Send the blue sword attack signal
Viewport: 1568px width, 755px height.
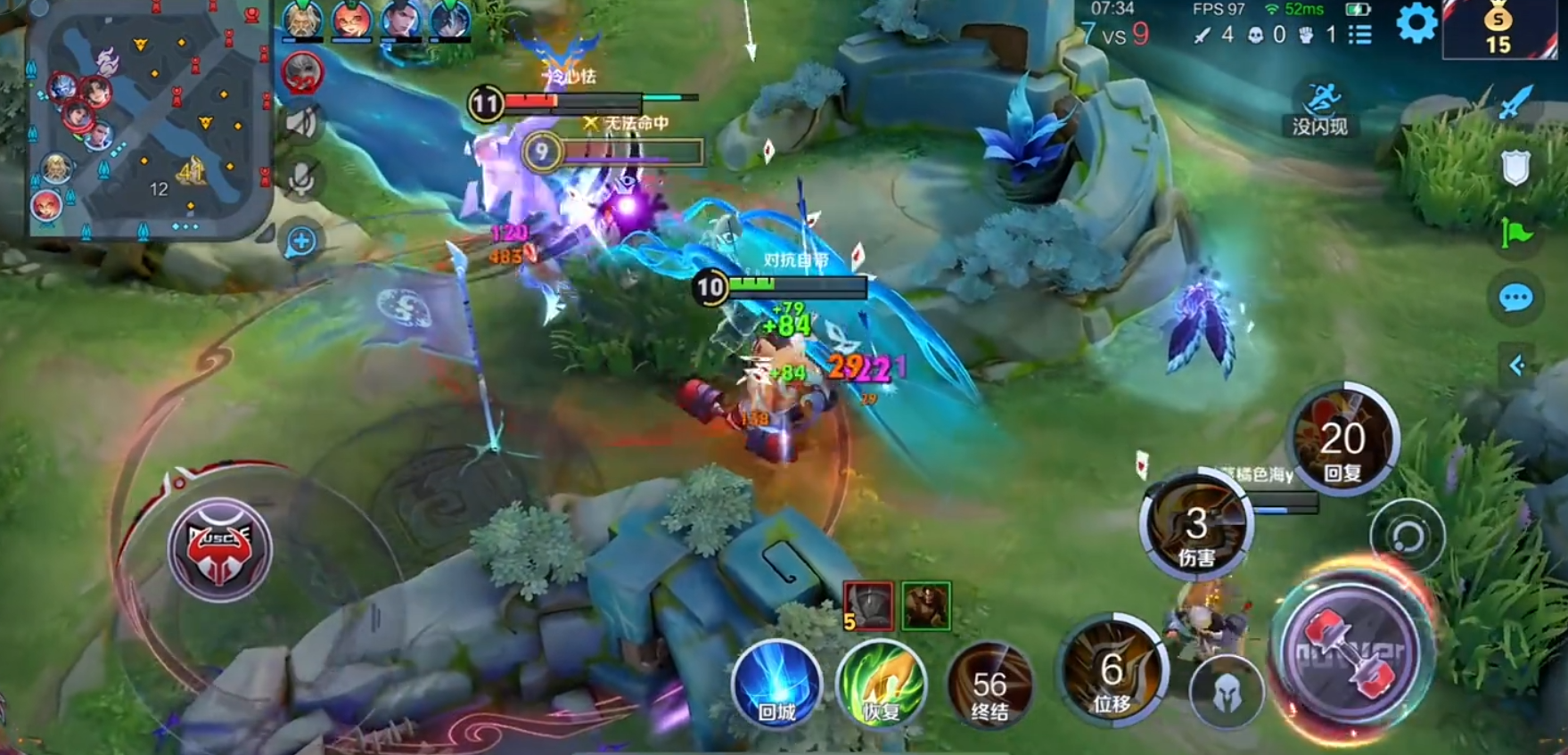1515,103
